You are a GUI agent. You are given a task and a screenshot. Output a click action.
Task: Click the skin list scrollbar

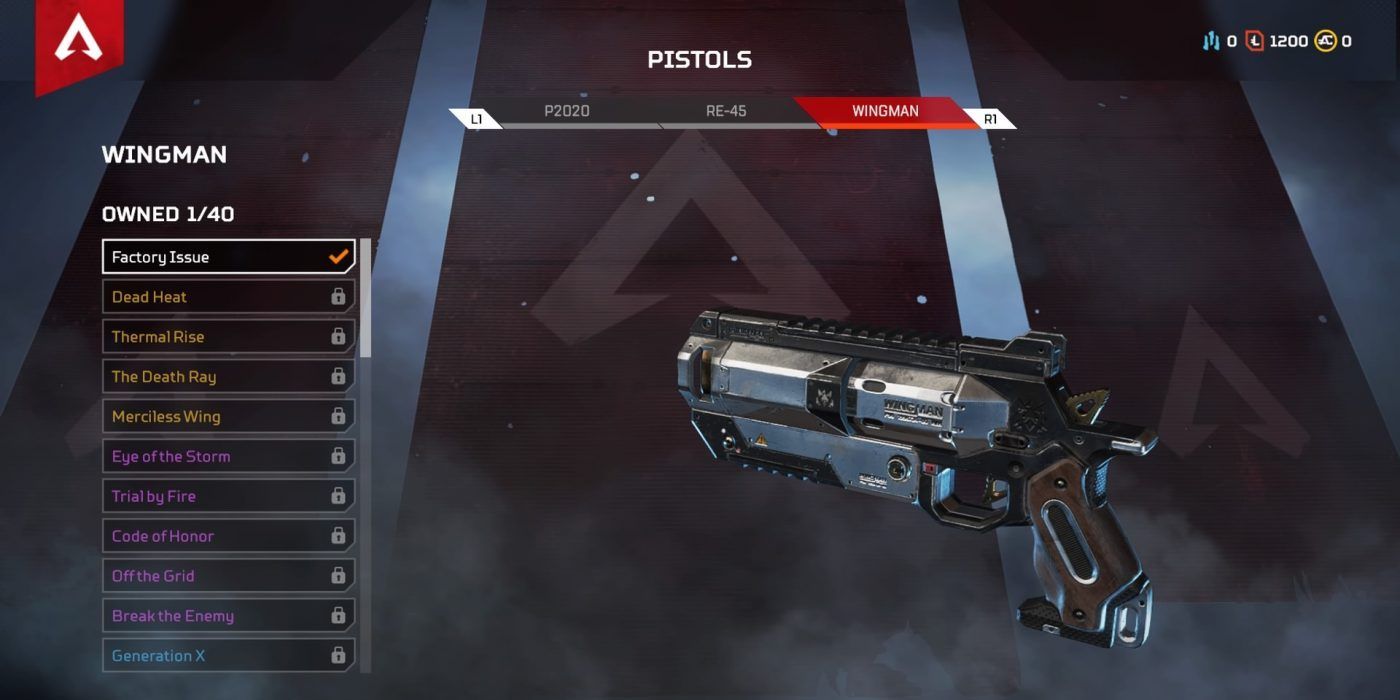click(x=366, y=298)
